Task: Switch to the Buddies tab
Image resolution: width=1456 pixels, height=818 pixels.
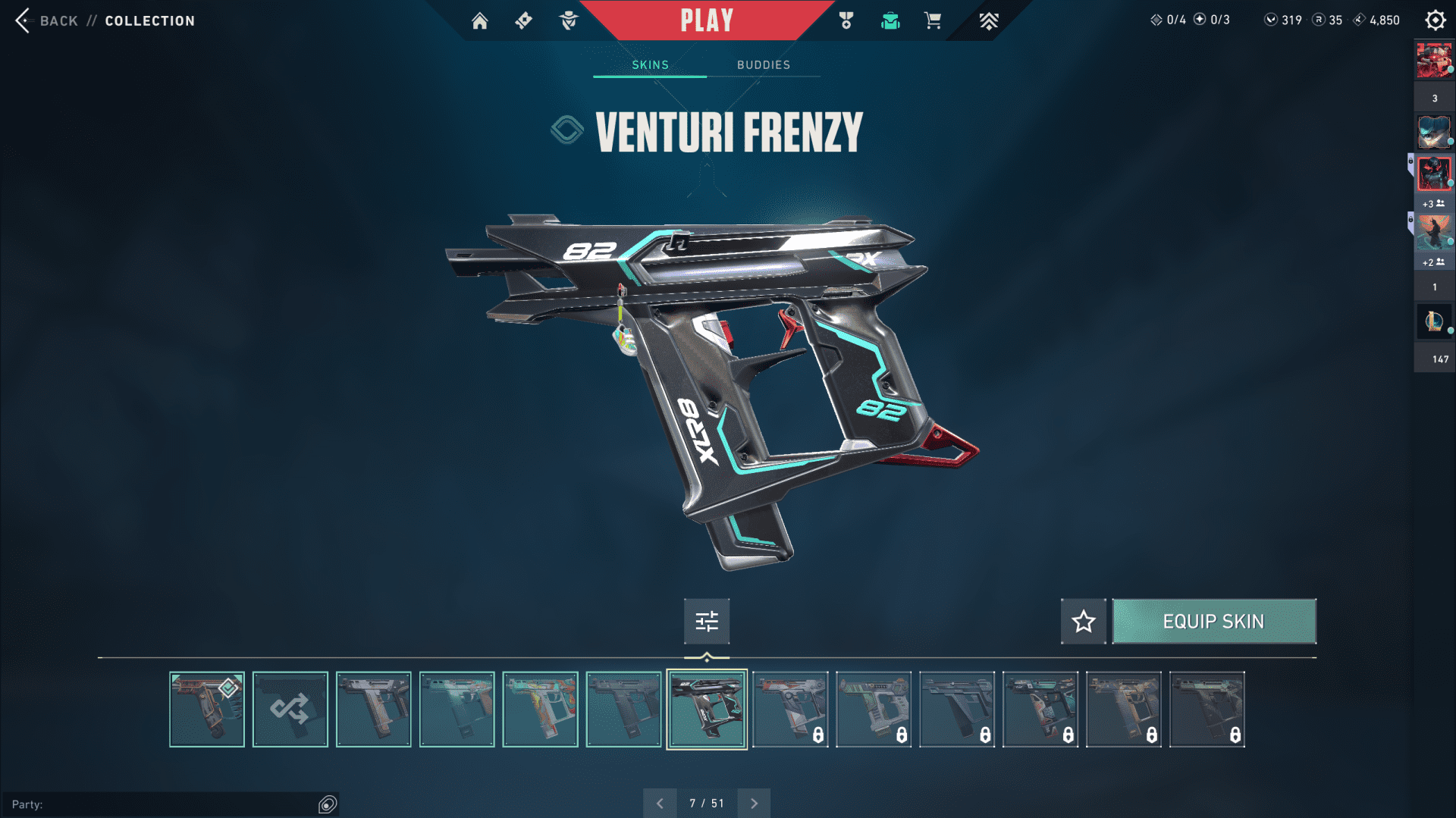Action: tap(763, 65)
